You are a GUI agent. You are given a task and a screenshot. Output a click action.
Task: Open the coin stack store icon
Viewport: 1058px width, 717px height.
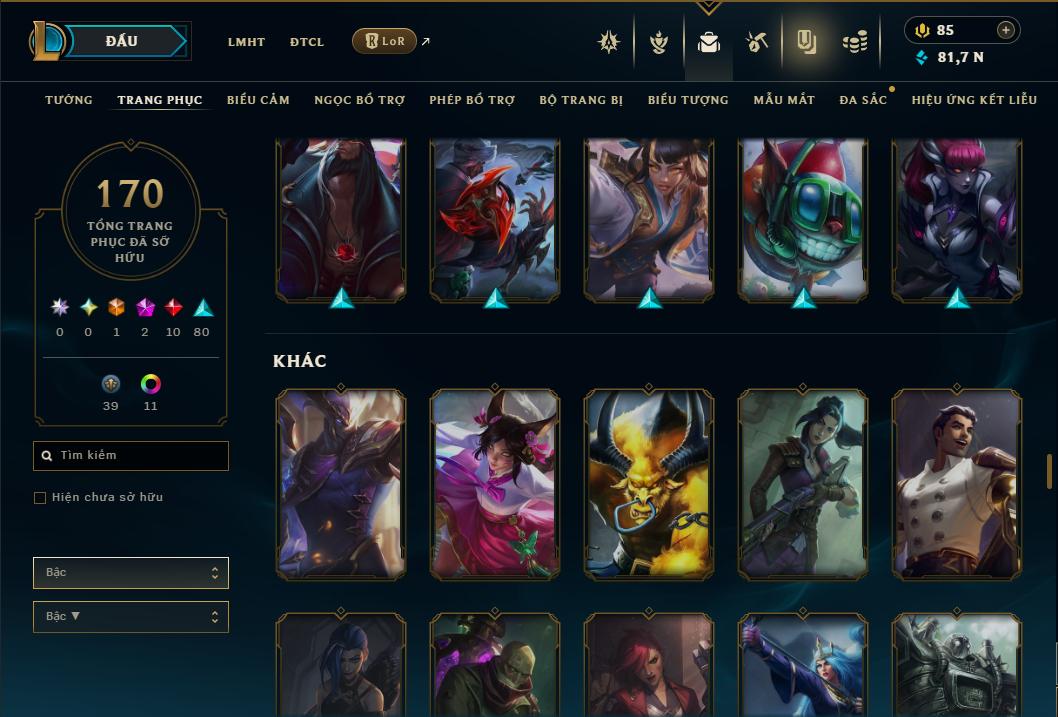854,42
